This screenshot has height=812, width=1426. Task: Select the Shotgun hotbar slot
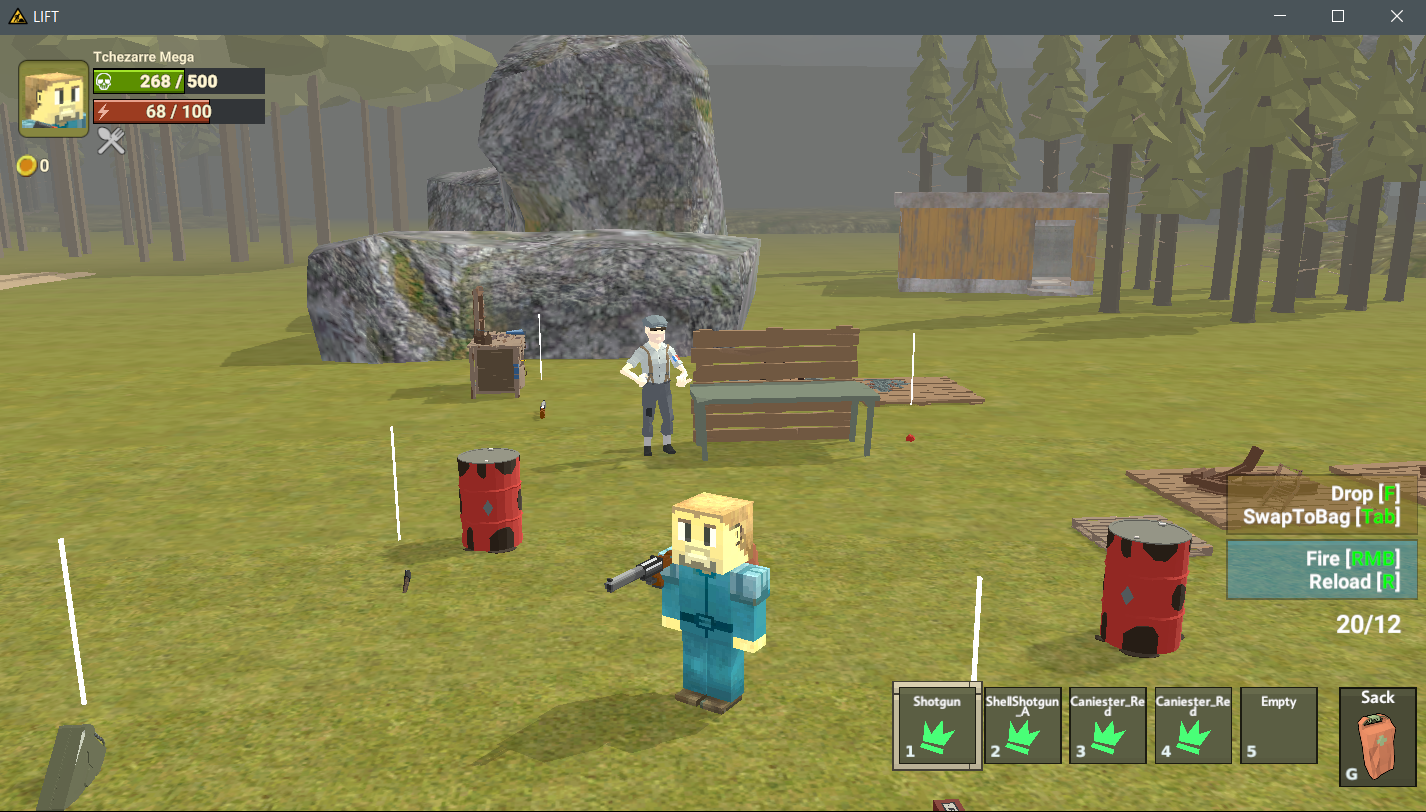pyautogui.click(x=936, y=727)
